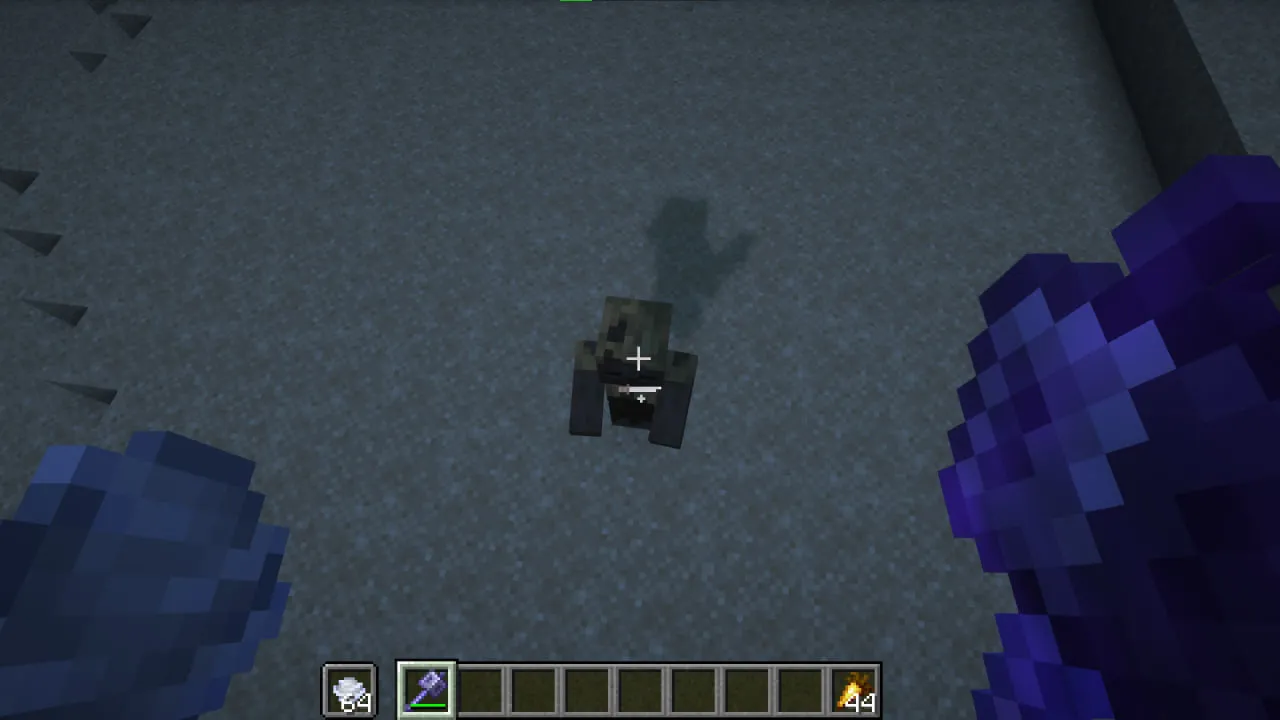Select the snowball stack in hotbar slot one

pyautogui.click(x=349, y=687)
